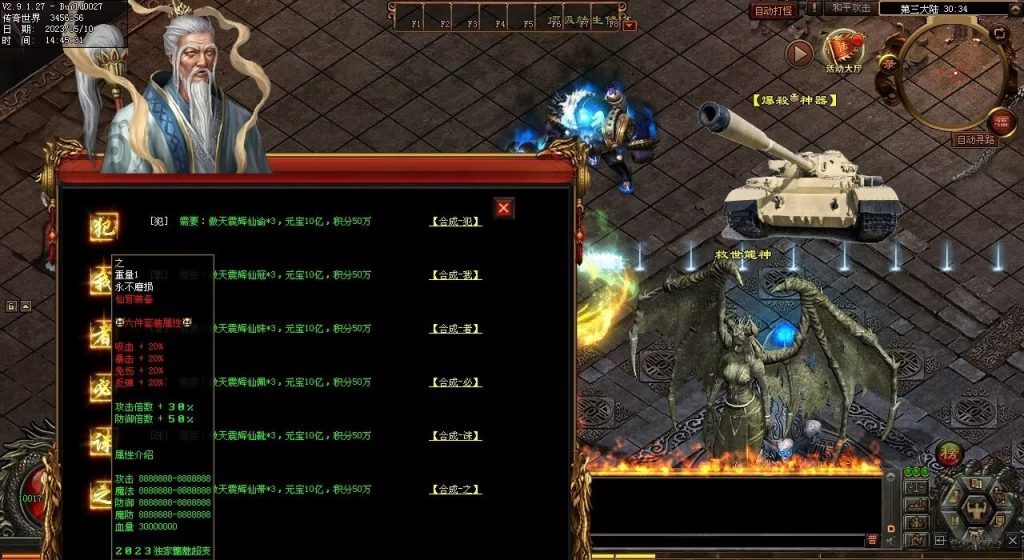Image resolution: width=1024 pixels, height=560 pixels.
Task: Select the glowing 犯 item icon
Action: point(103,226)
